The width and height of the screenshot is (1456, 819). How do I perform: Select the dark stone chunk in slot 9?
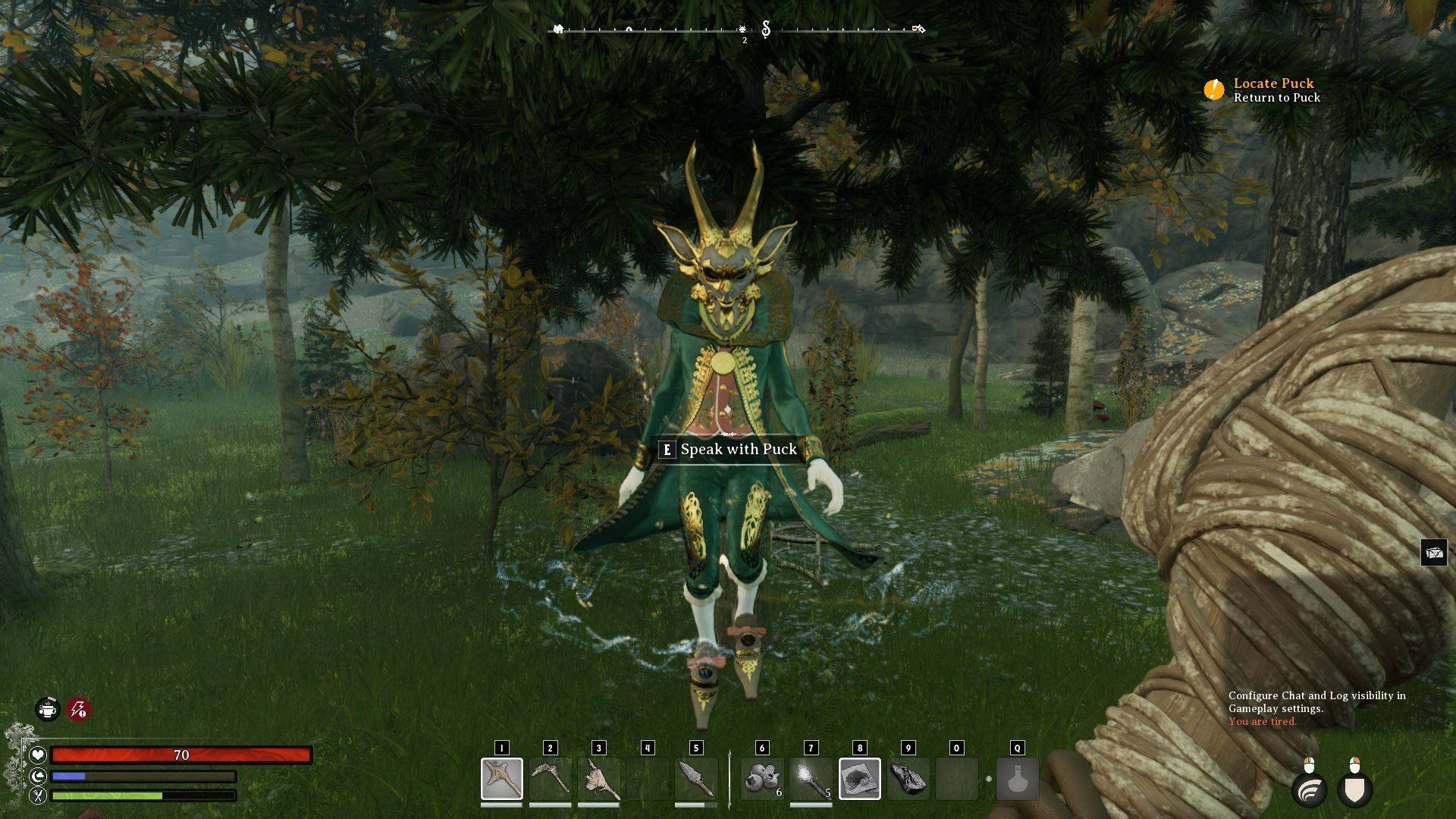click(908, 778)
